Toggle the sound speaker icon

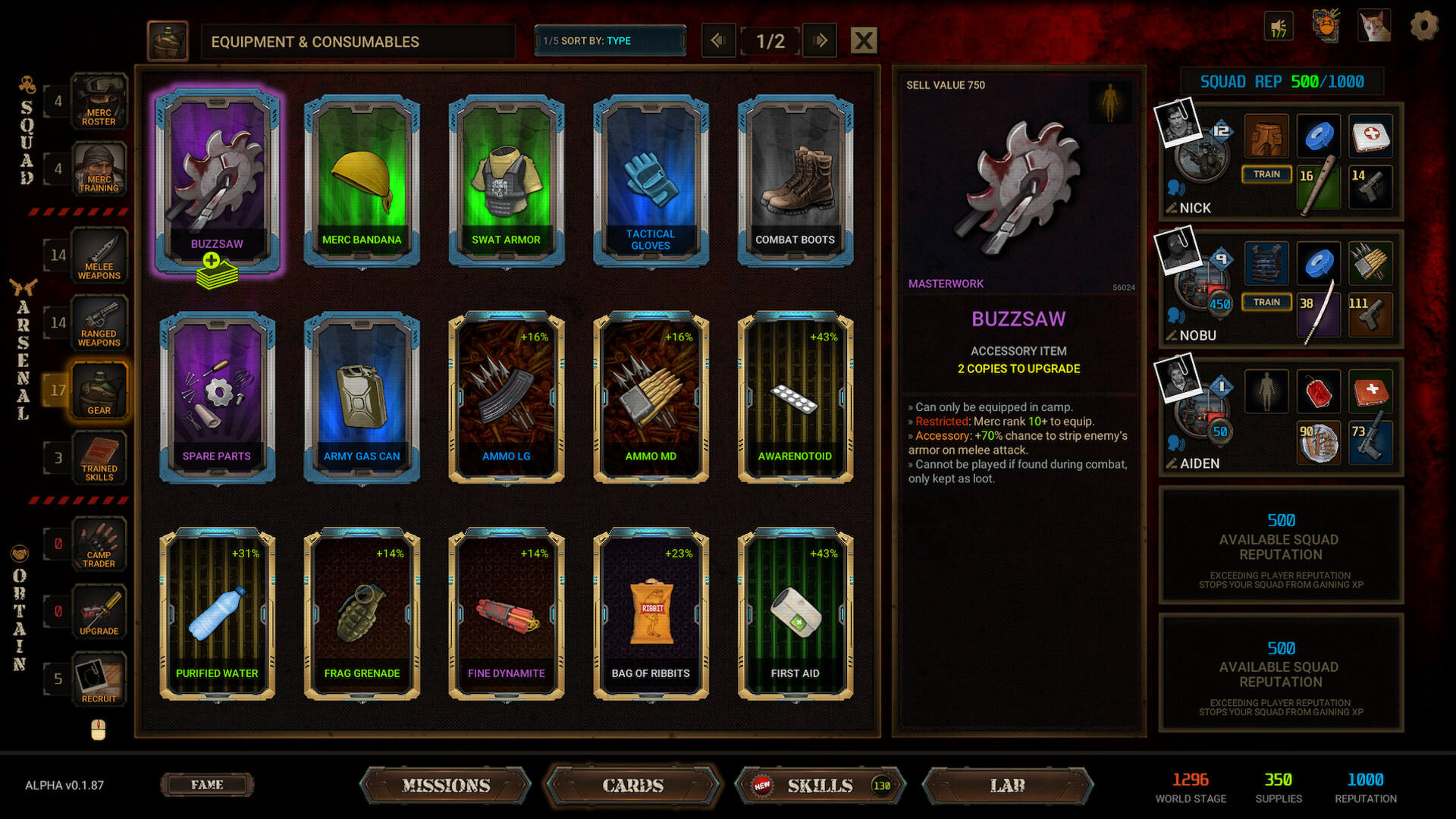coord(1279,27)
